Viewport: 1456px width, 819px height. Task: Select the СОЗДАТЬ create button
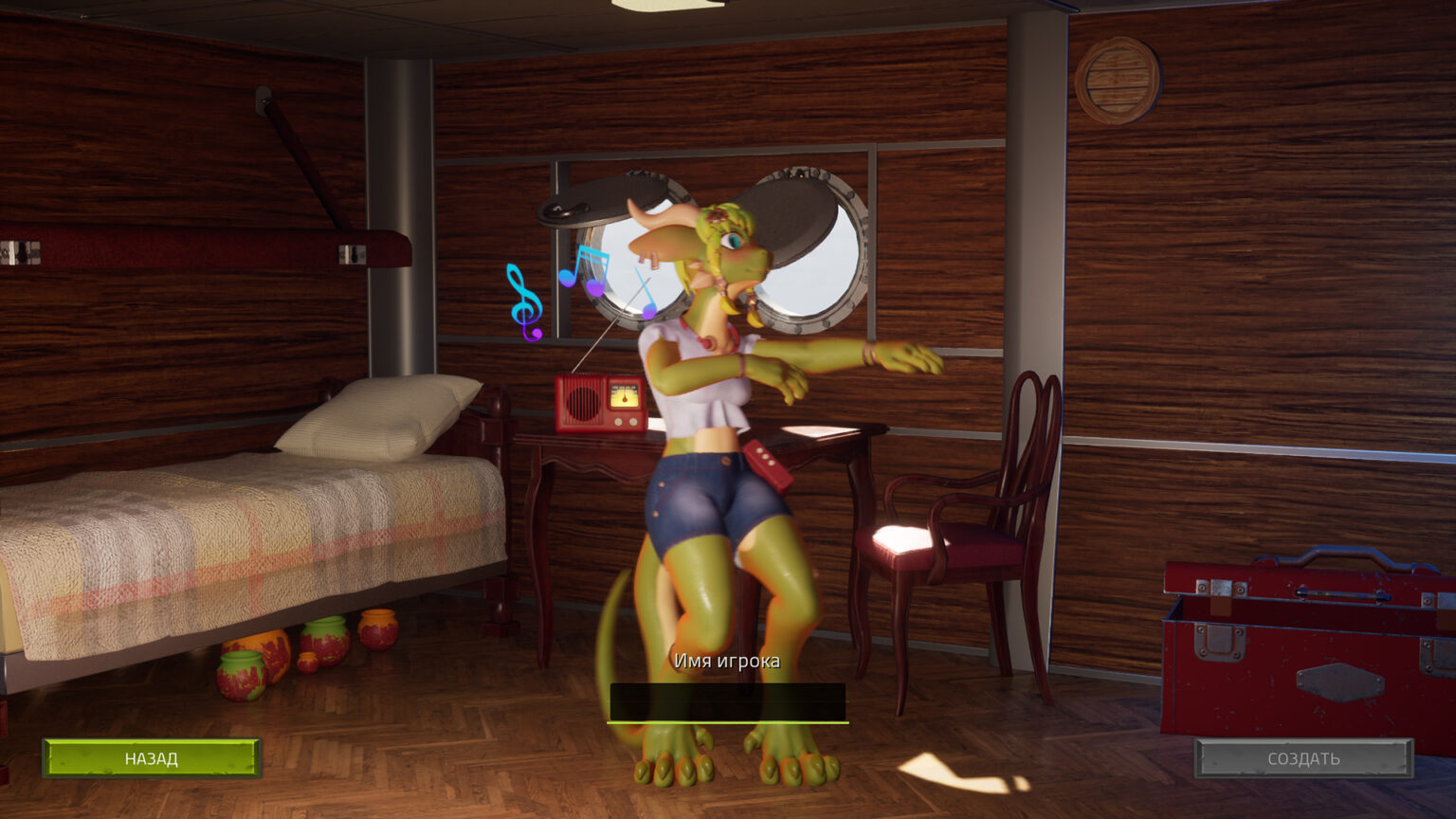[x=1303, y=758]
